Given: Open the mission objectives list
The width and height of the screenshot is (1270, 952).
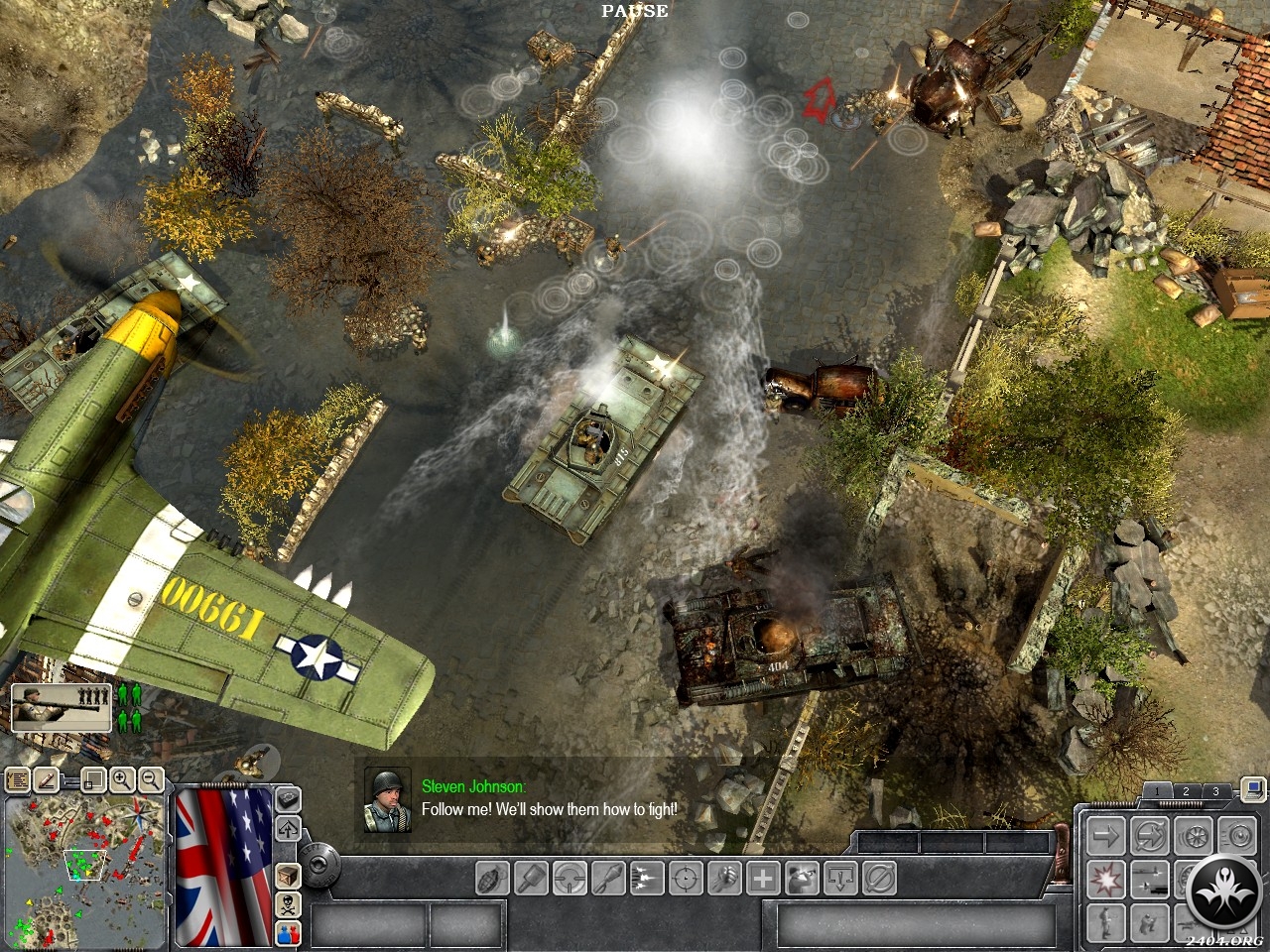Looking at the screenshot, I should point(18,780).
